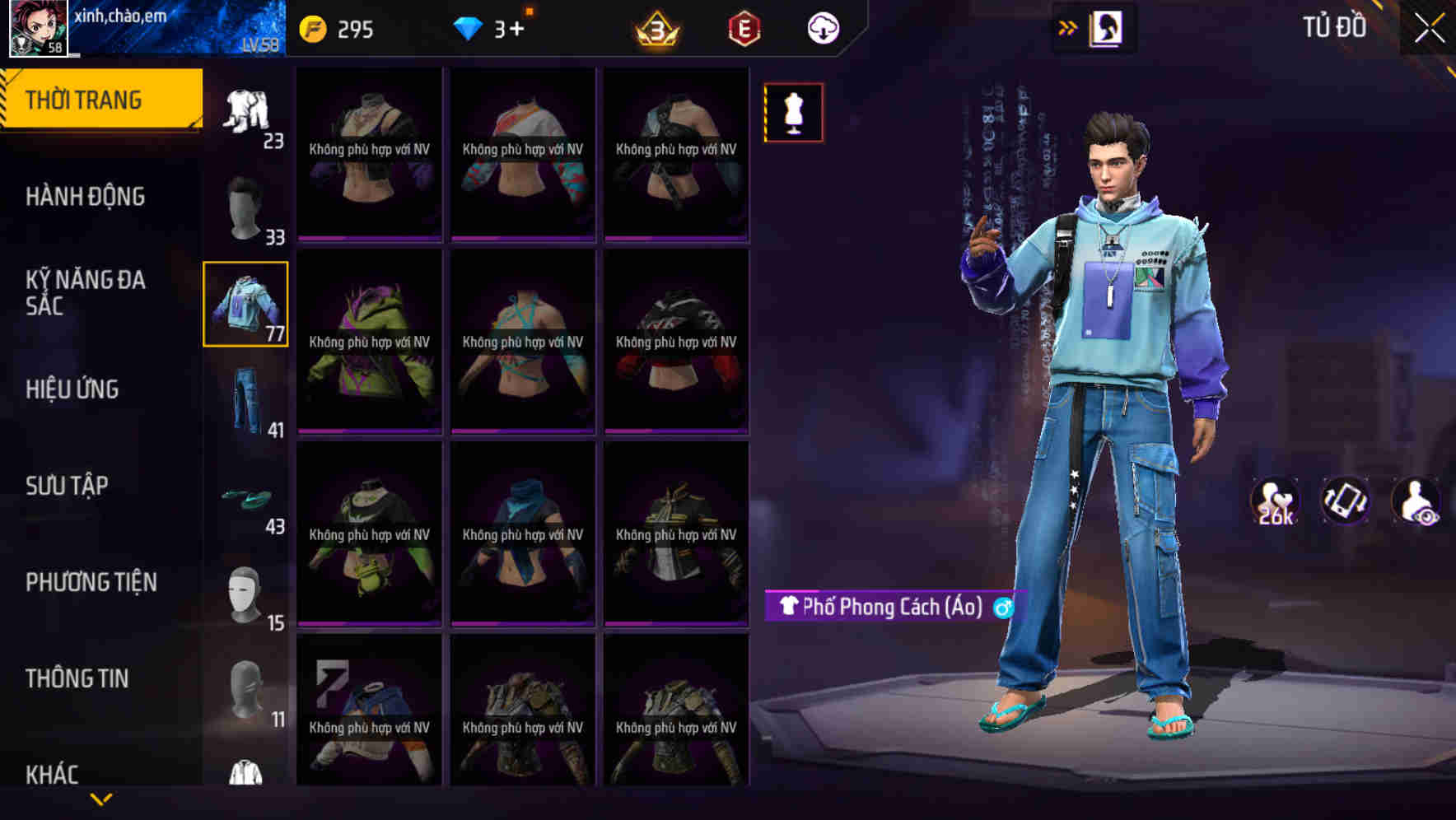Open the wardrobe card icon in top bar
This screenshot has height=820, width=1456.
pos(1108,27)
